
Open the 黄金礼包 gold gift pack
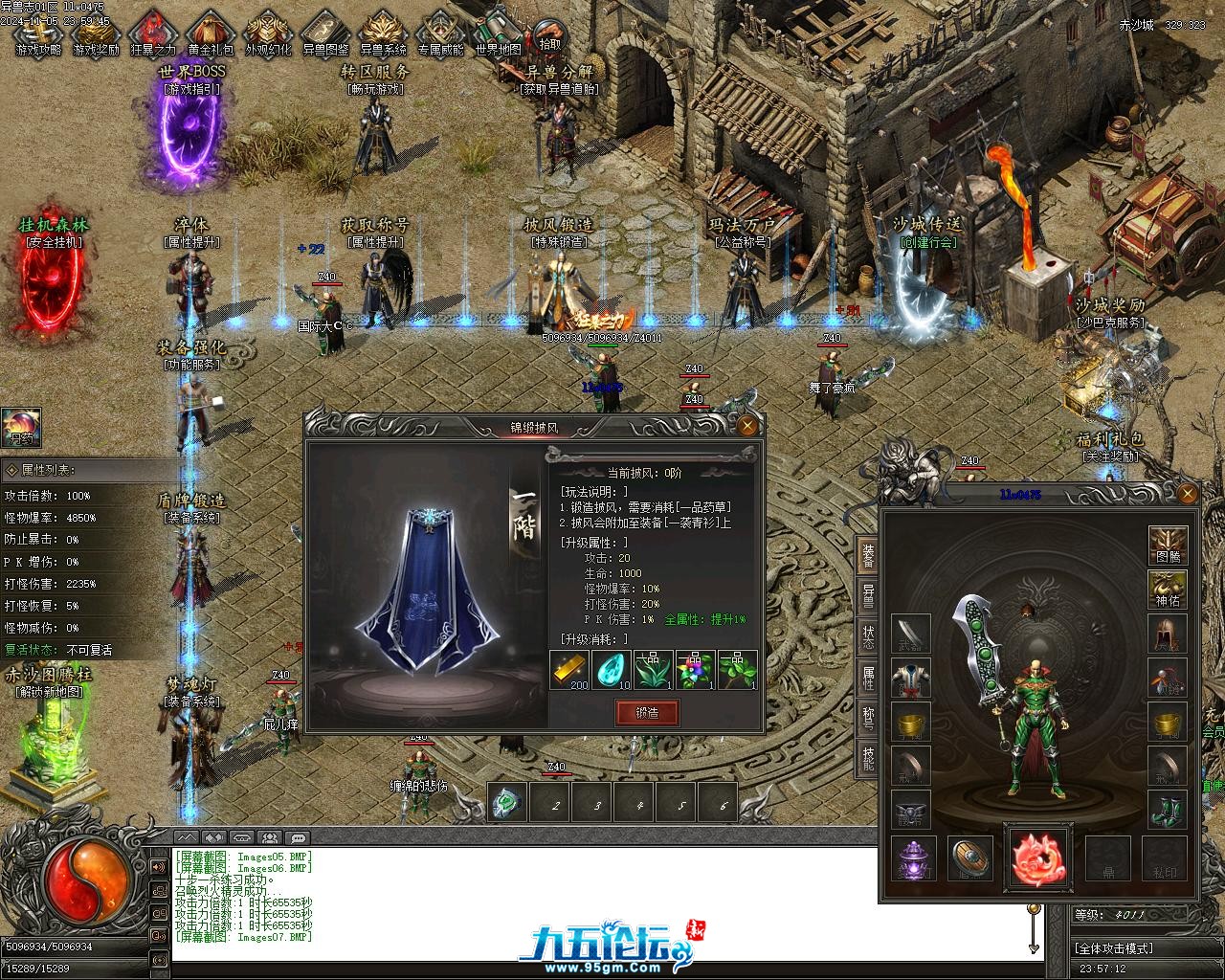pos(211,34)
